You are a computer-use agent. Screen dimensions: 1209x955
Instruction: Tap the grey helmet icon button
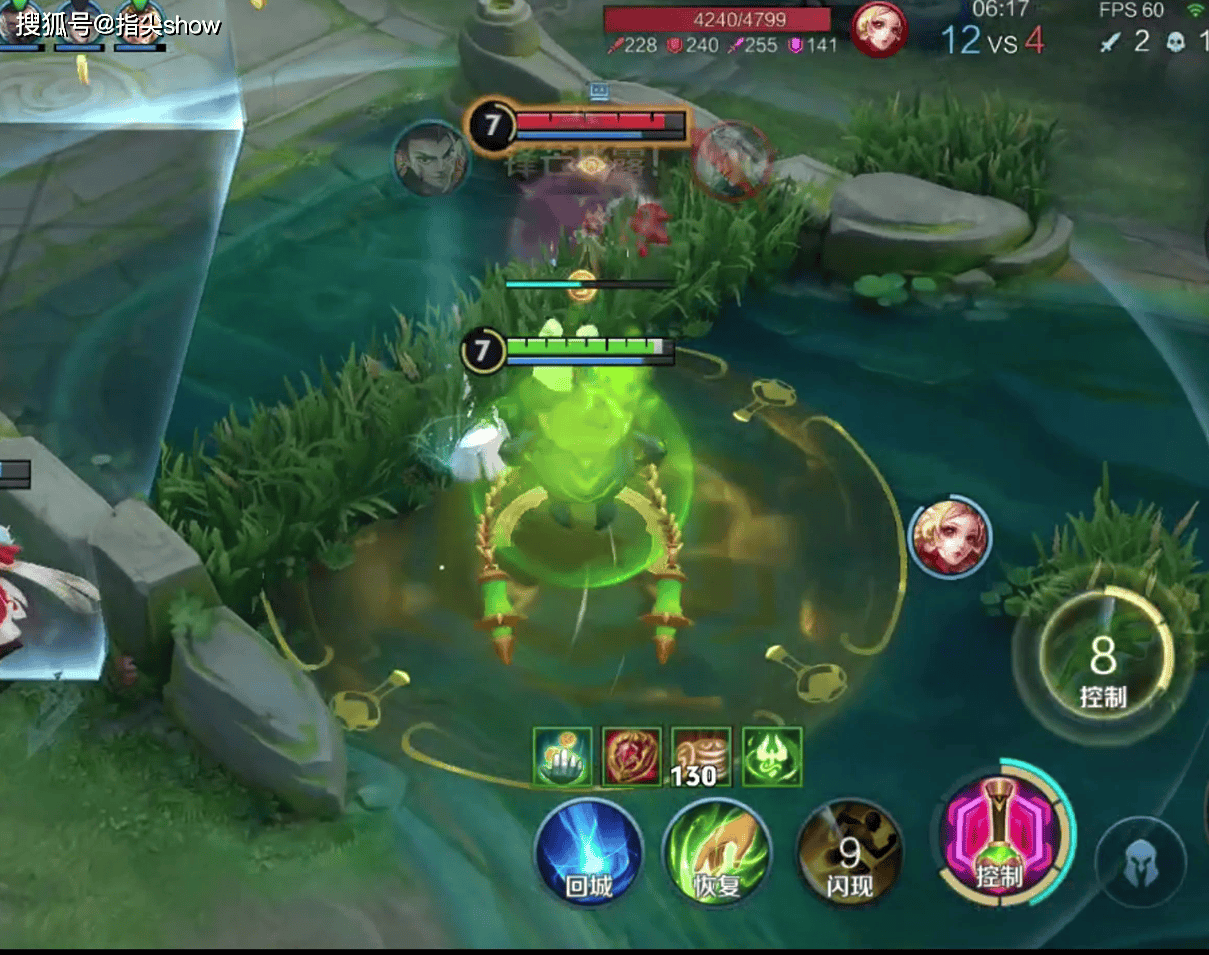point(1140,864)
